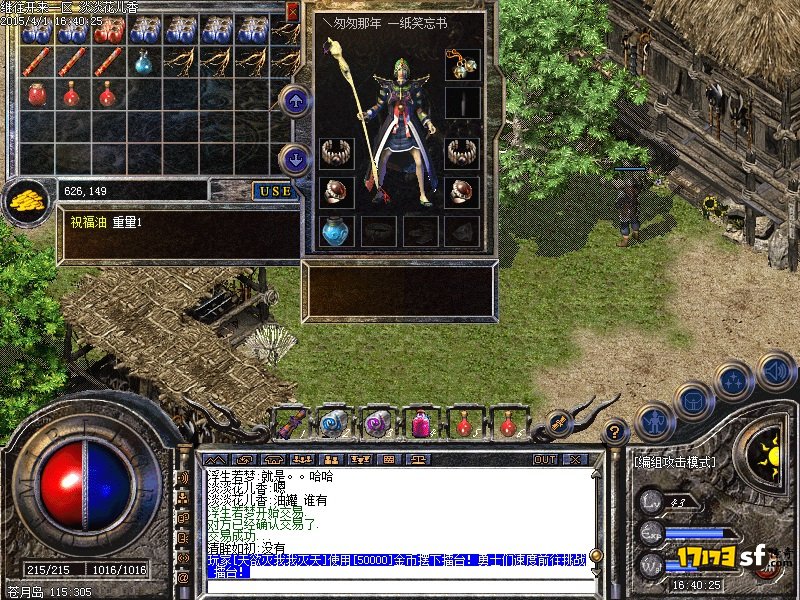Use the purple scroll belt slot
This screenshot has width=800, height=600.
pyautogui.click(x=376, y=423)
